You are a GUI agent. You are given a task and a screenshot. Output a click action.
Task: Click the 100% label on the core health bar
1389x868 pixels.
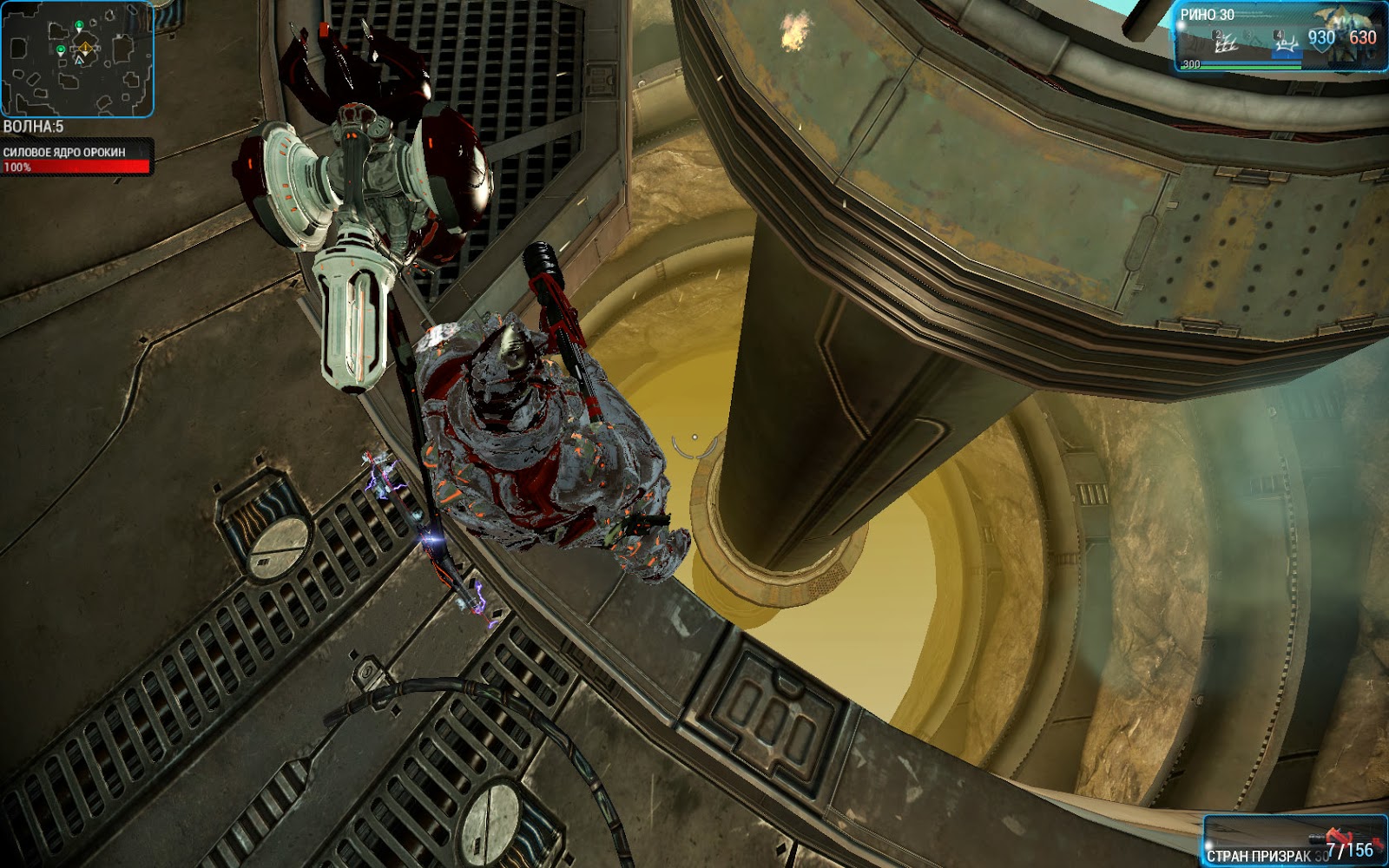pyautogui.click(x=17, y=166)
